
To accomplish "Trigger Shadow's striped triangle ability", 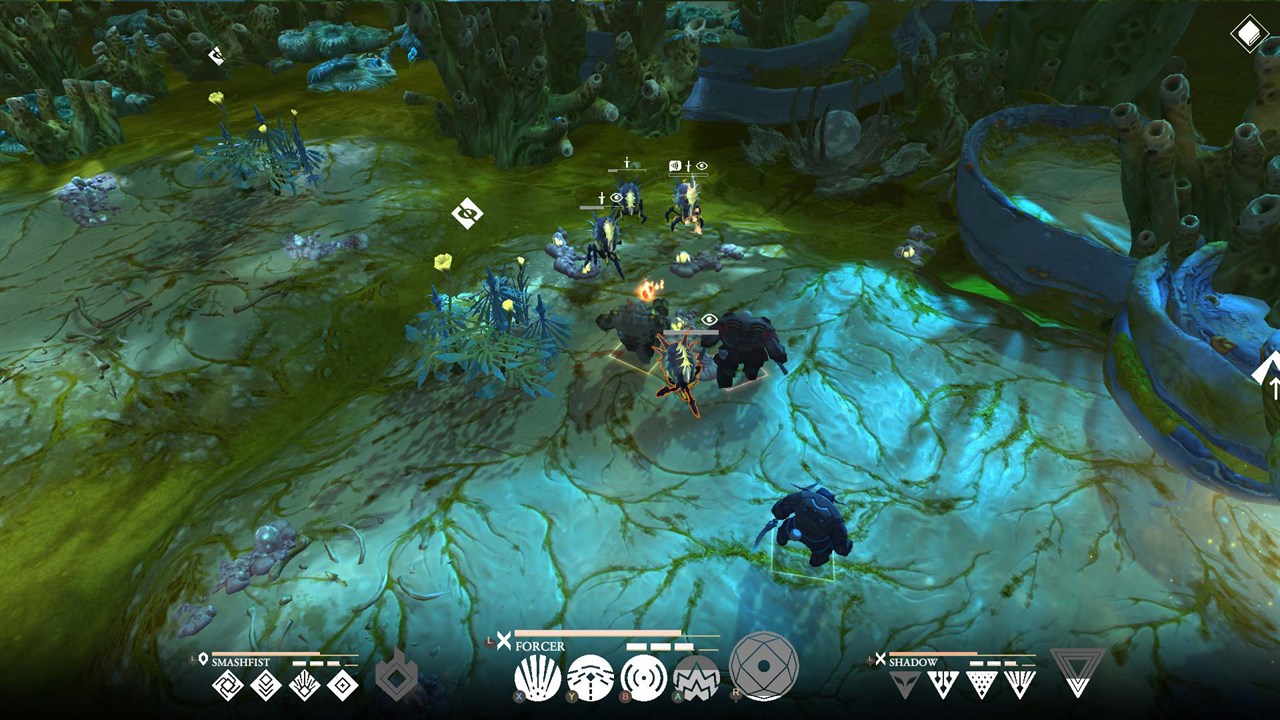I will pos(1020,684).
